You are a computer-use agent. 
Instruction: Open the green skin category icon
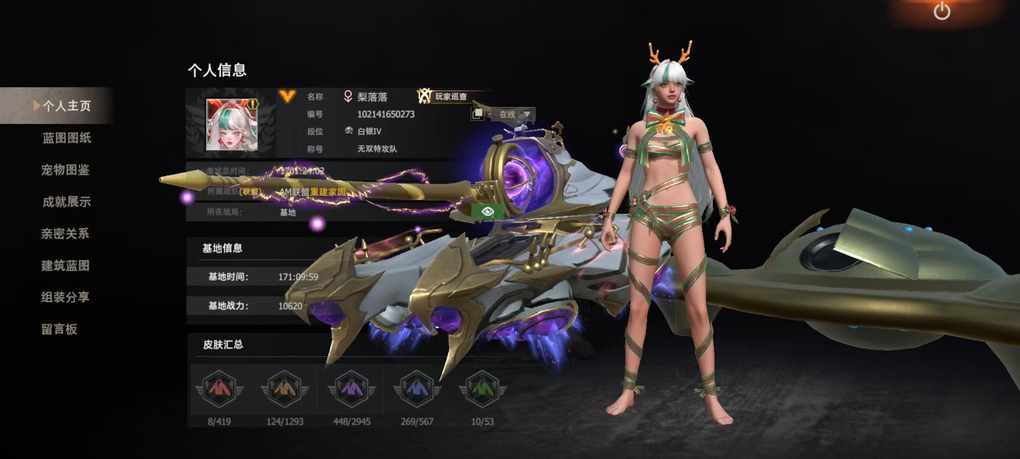pyautogui.click(x=482, y=386)
